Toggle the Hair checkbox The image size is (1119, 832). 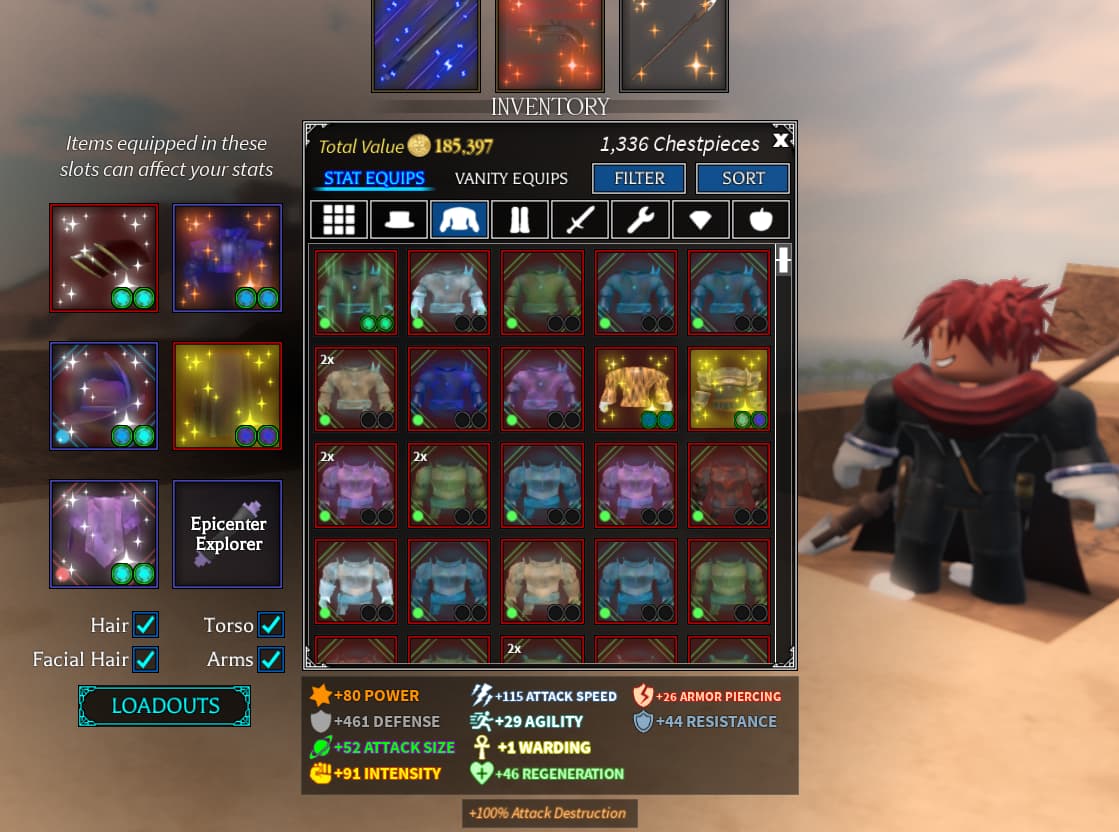point(146,625)
